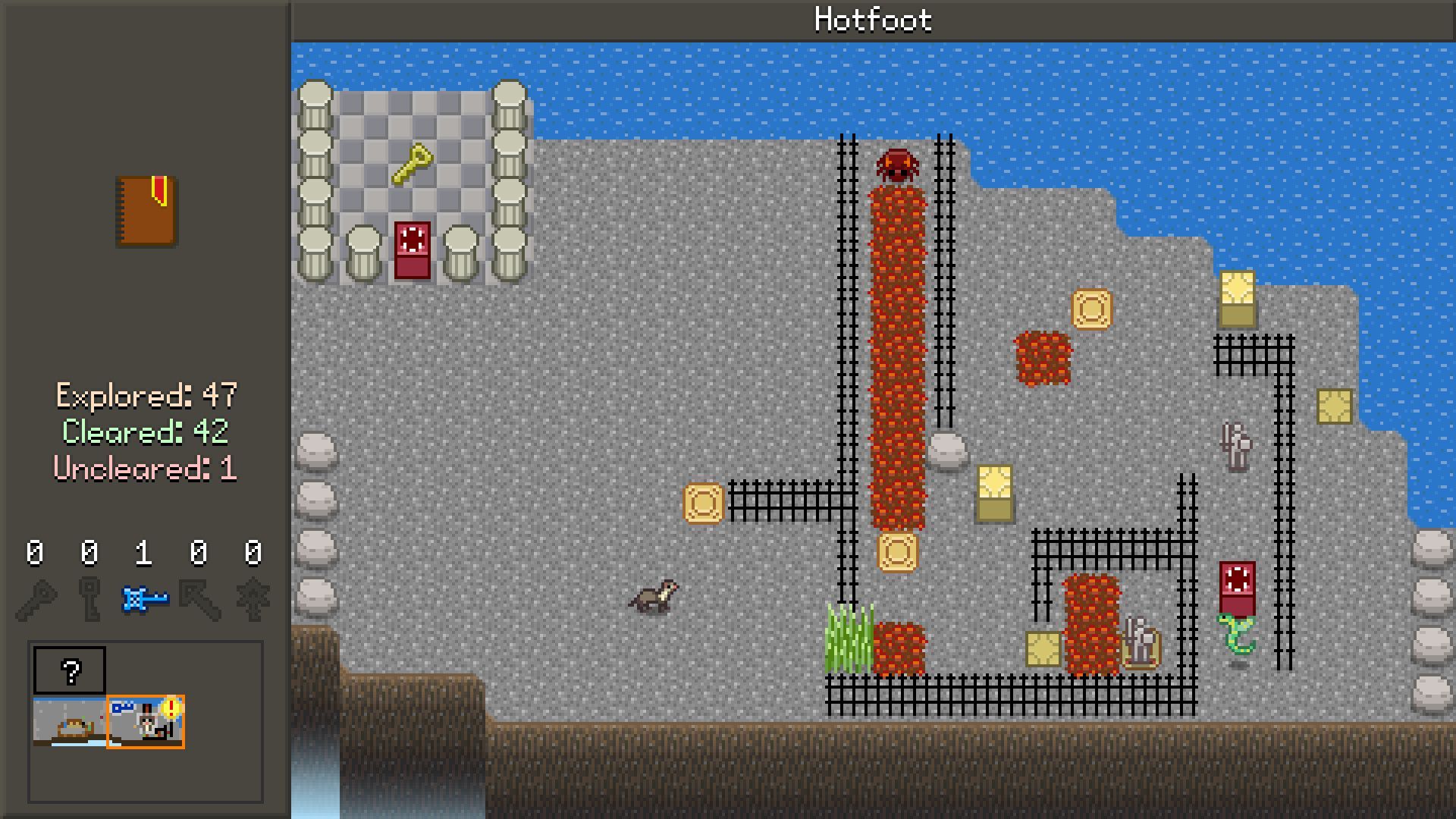Open the brown journal book
Image resolution: width=1456 pixels, height=819 pixels.
146,212
